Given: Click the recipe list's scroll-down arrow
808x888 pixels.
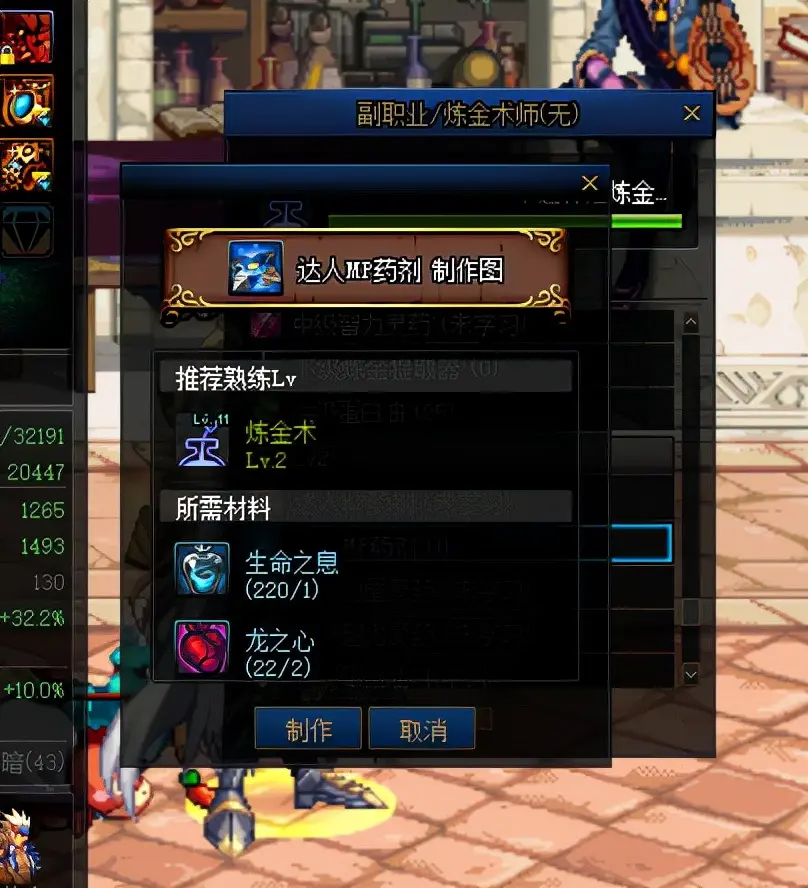Looking at the screenshot, I should (690, 675).
